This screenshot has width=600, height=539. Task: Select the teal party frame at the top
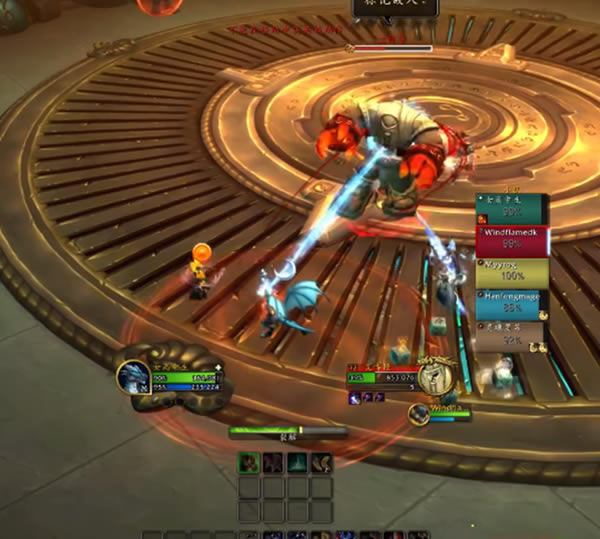[513, 208]
